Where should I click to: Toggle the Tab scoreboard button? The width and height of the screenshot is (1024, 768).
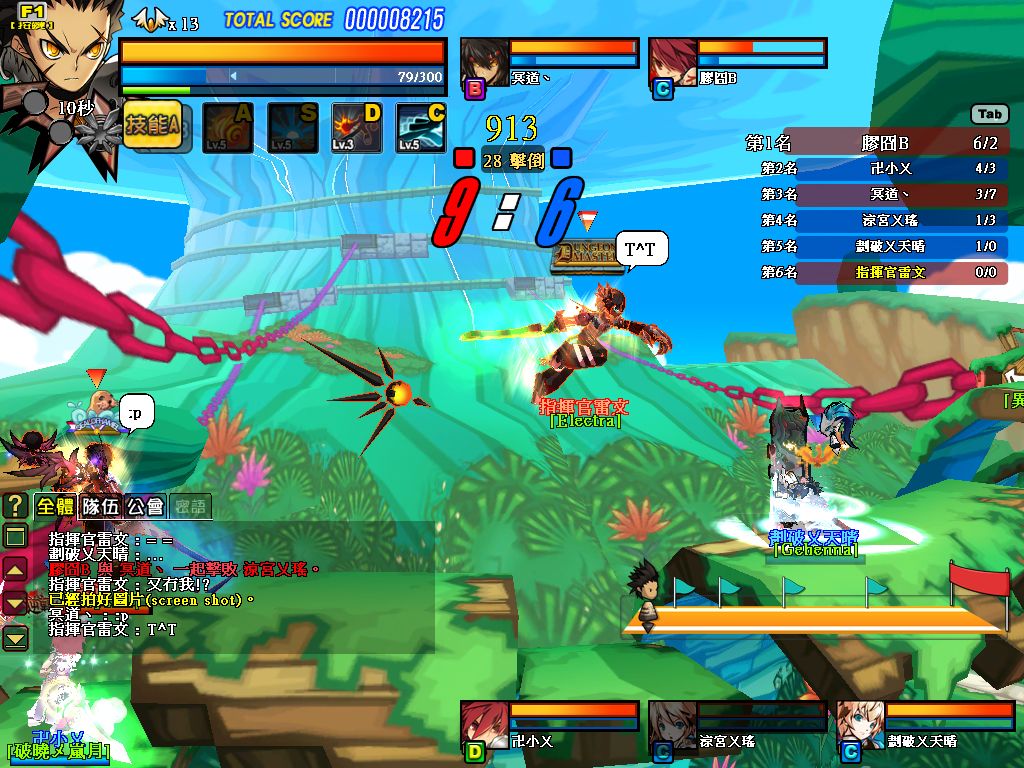point(989,114)
